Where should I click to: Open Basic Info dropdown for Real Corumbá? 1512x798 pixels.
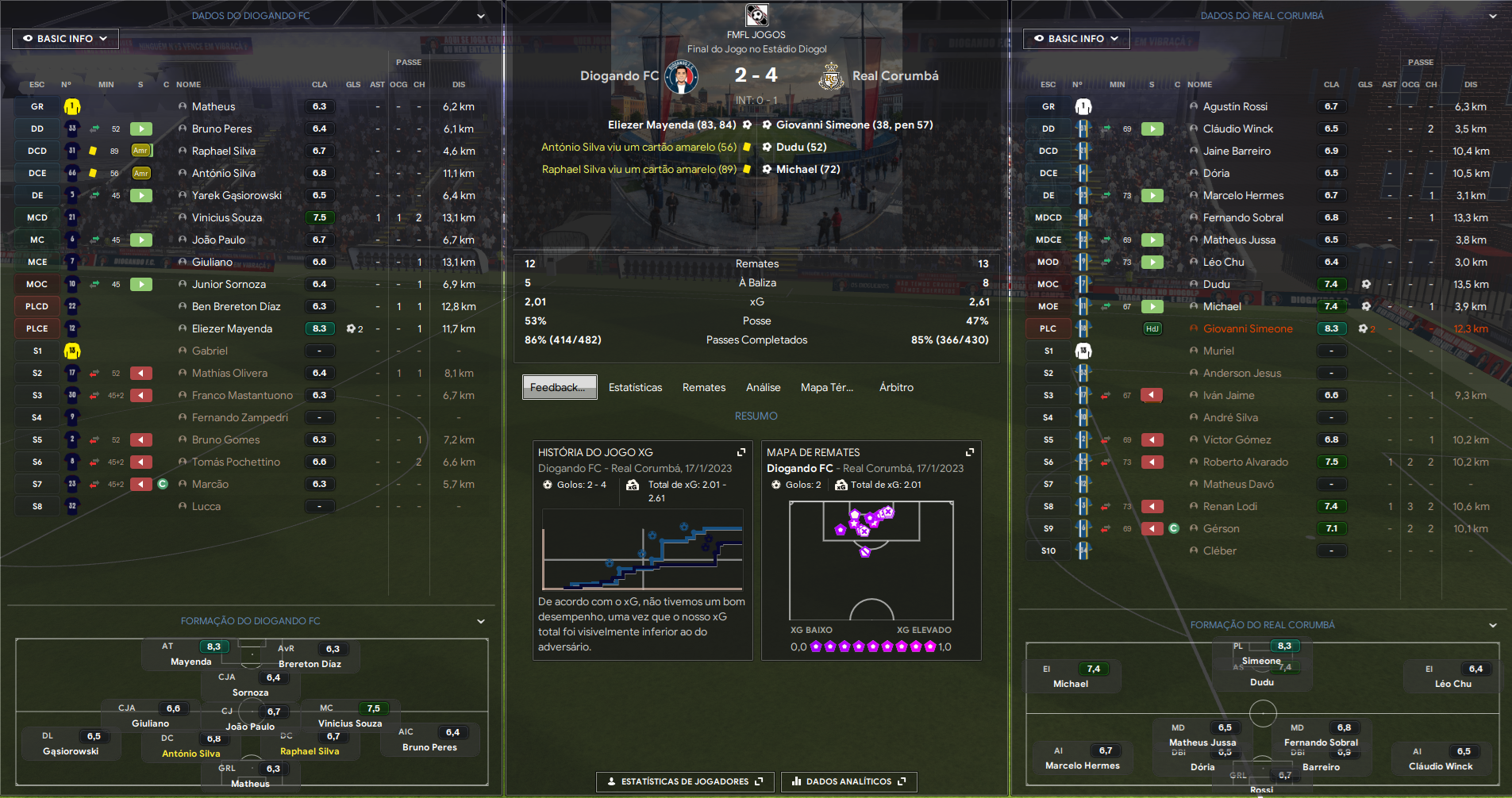pyautogui.click(x=1075, y=38)
